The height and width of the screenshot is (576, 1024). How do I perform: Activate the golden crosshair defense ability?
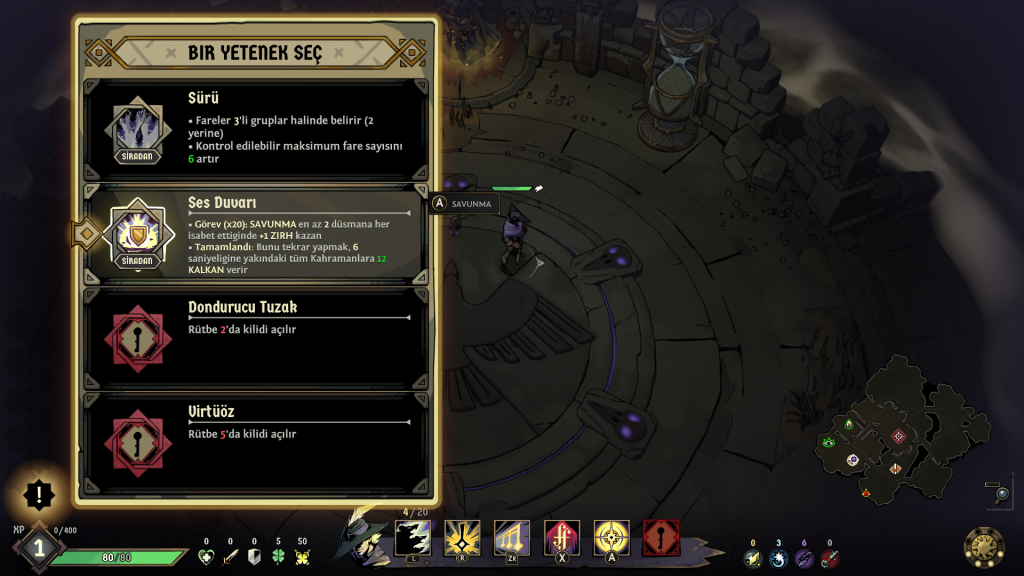pos(611,538)
